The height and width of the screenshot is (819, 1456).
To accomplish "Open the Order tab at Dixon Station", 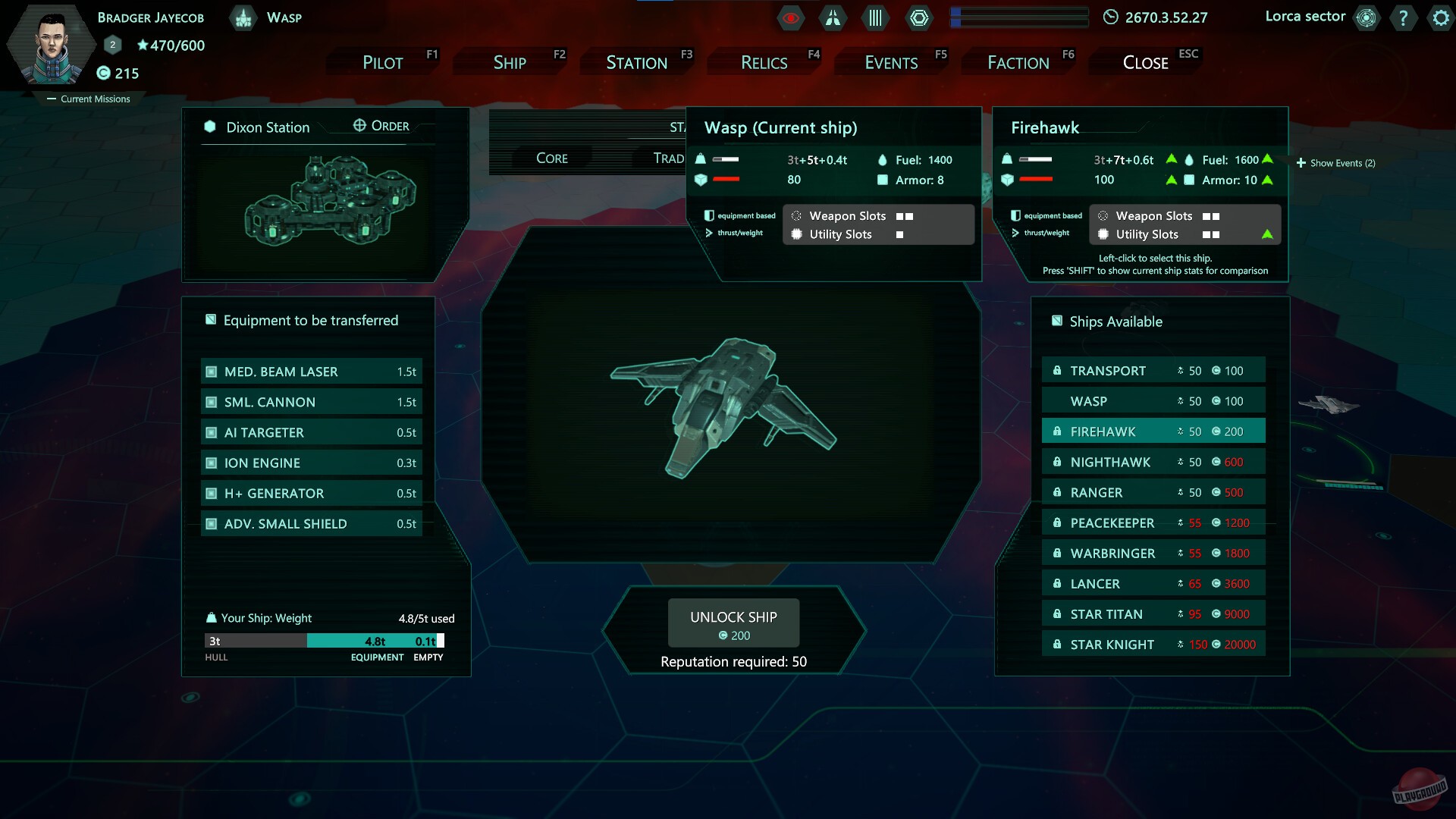I will point(381,125).
